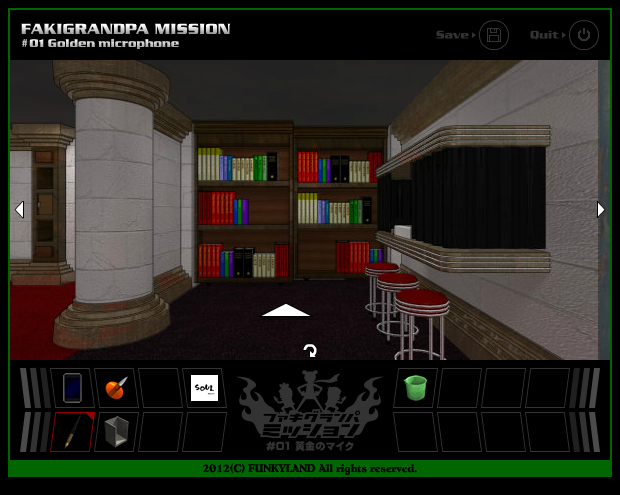Pick the gray metal box item
The image size is (620, 495).
116,432
